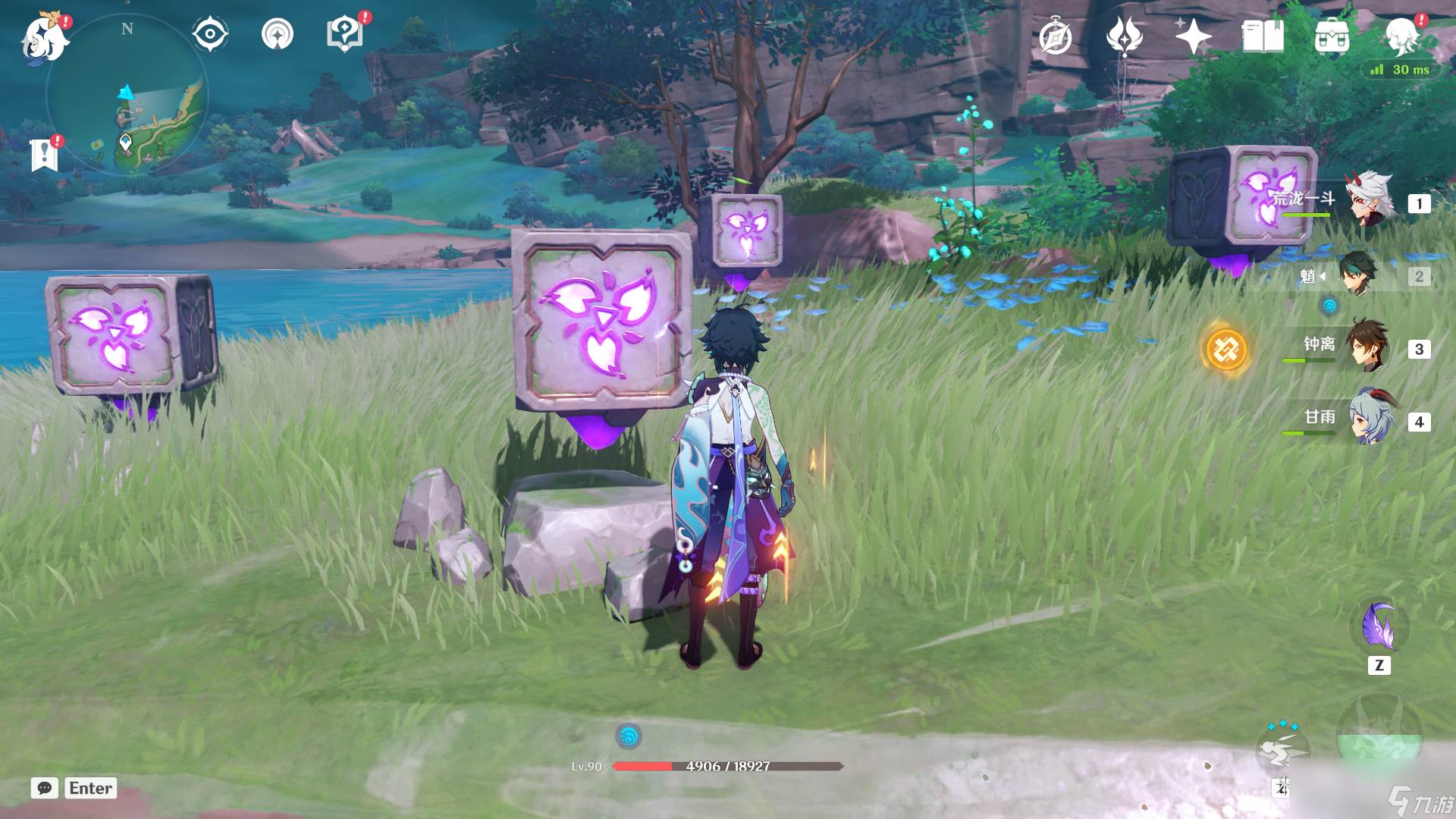The width and height of the screenshot is (1456, 819).
Task: Open the quest journal exclamation icon
Action: click(x=45, y=154)
